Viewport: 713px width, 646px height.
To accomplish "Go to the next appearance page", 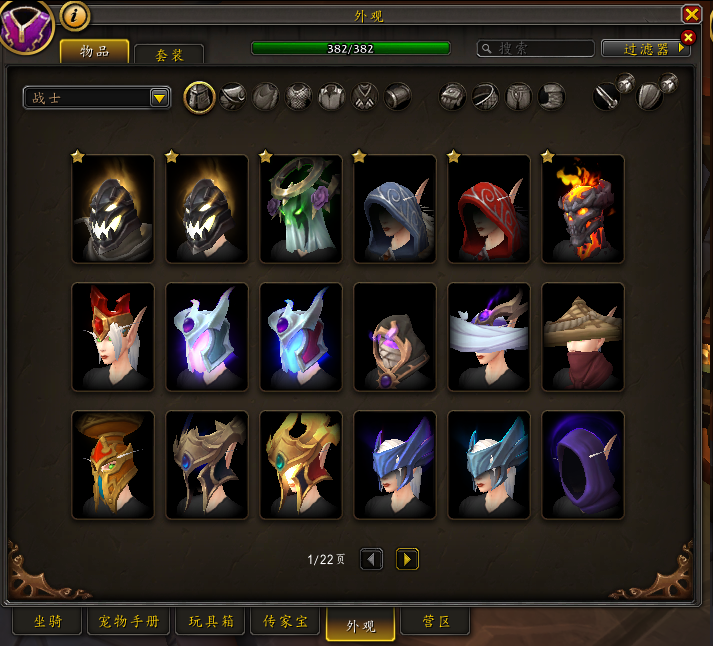I will [407, 559].
